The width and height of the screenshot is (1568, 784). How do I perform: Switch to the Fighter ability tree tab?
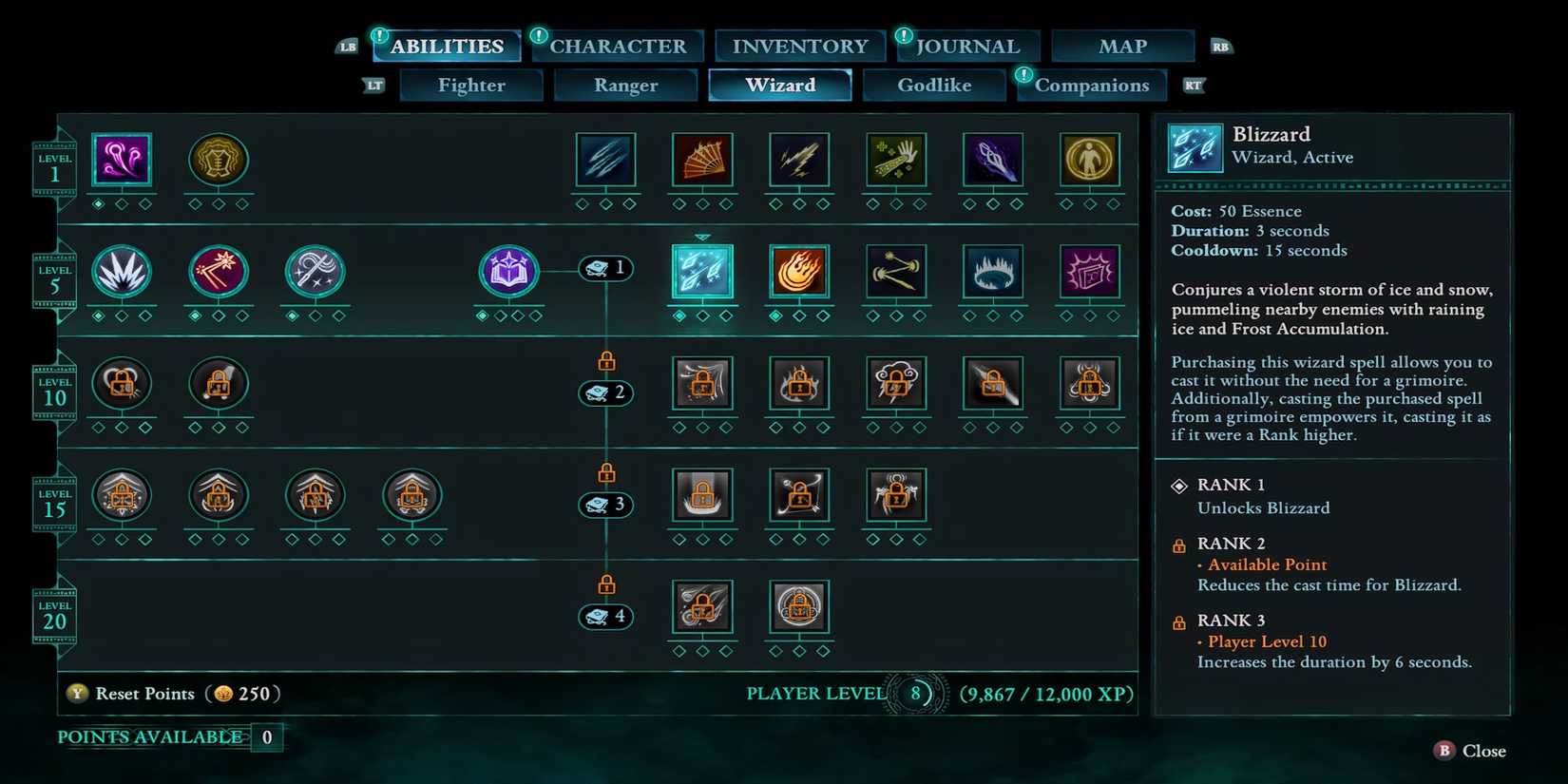[471, 85]
